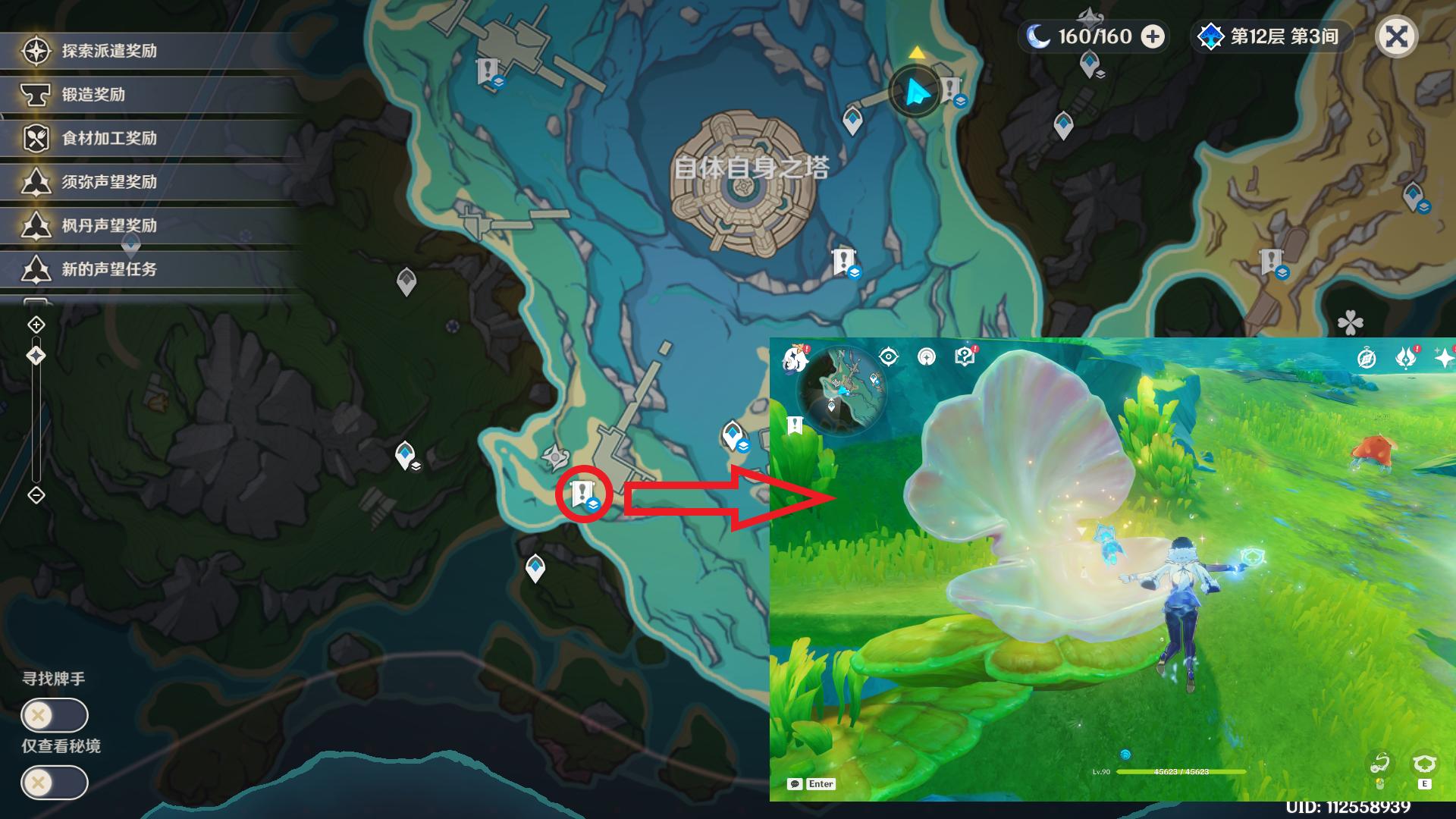1456x819 pixels.
Task: Select the player's blue arrow location marker
Action: click(x=915, y=93)
